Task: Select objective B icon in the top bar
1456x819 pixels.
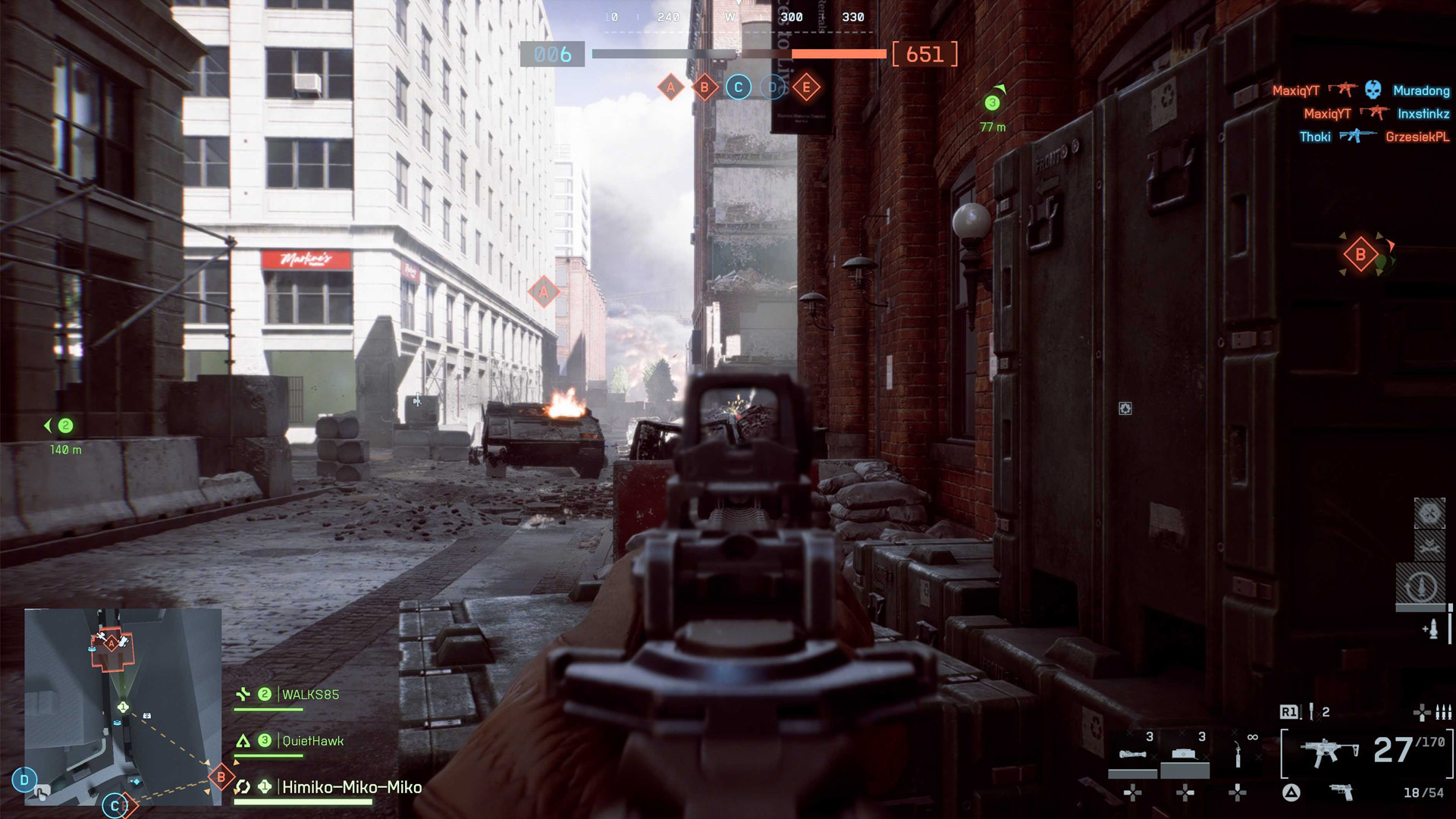Action: 704,87
